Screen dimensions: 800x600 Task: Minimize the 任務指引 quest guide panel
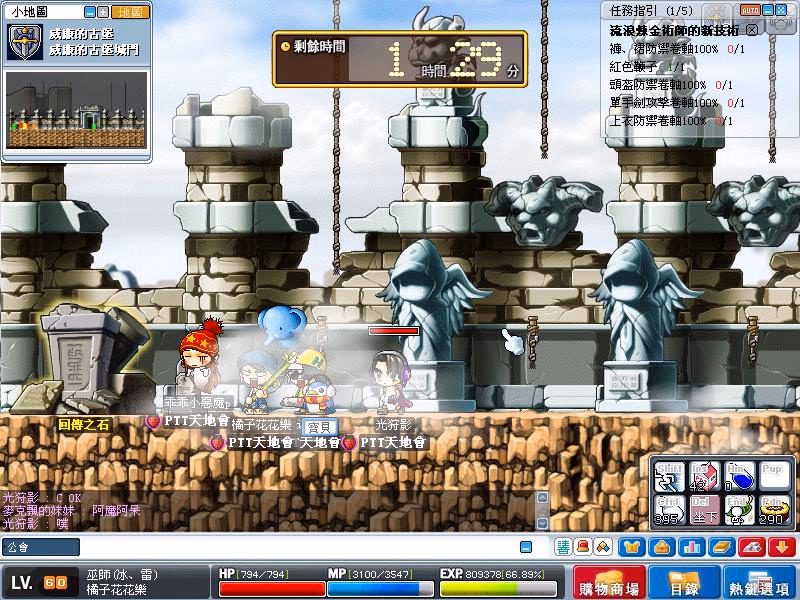coord(769,9)
